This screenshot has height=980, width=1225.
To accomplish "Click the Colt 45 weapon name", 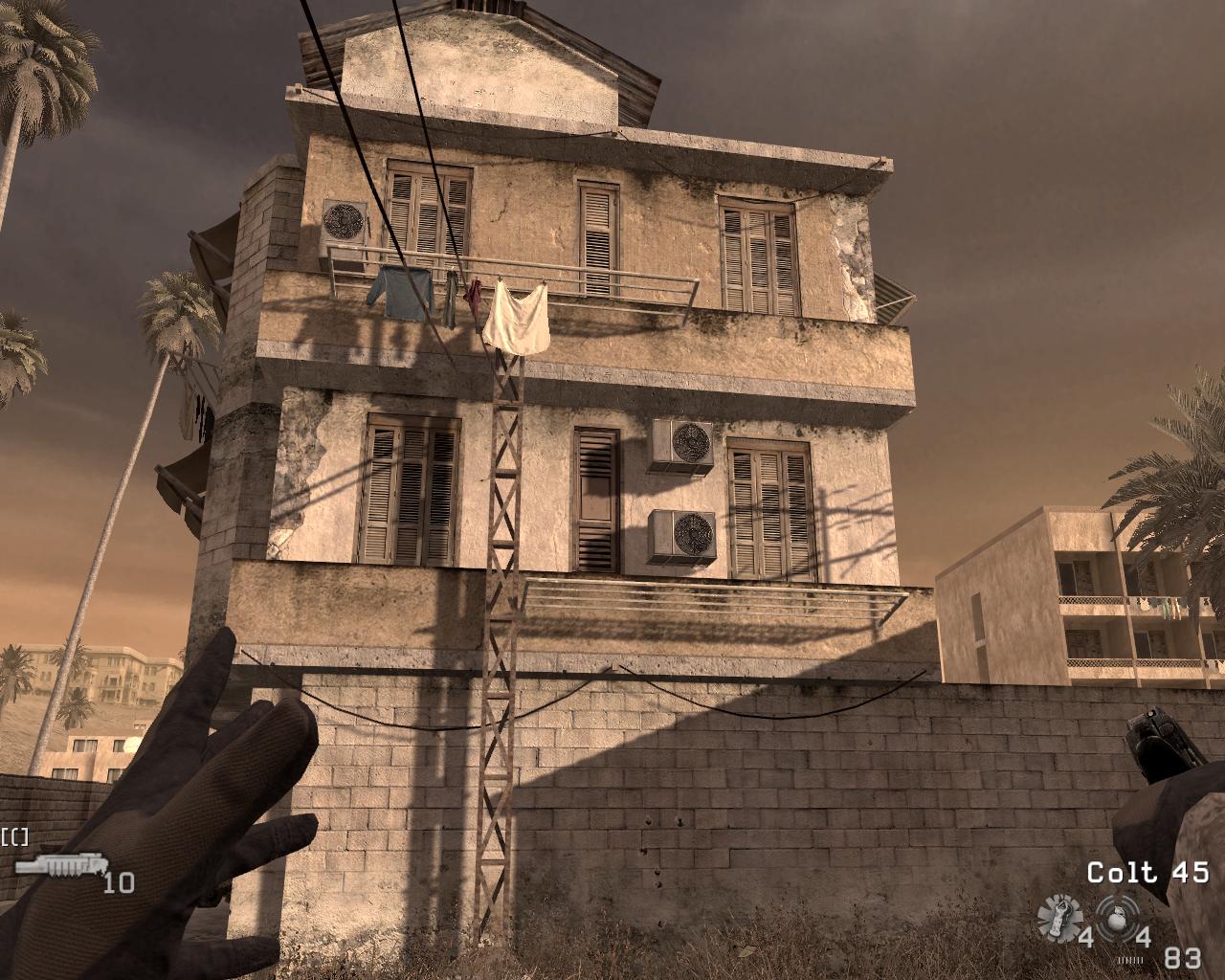I will 1147,873.
